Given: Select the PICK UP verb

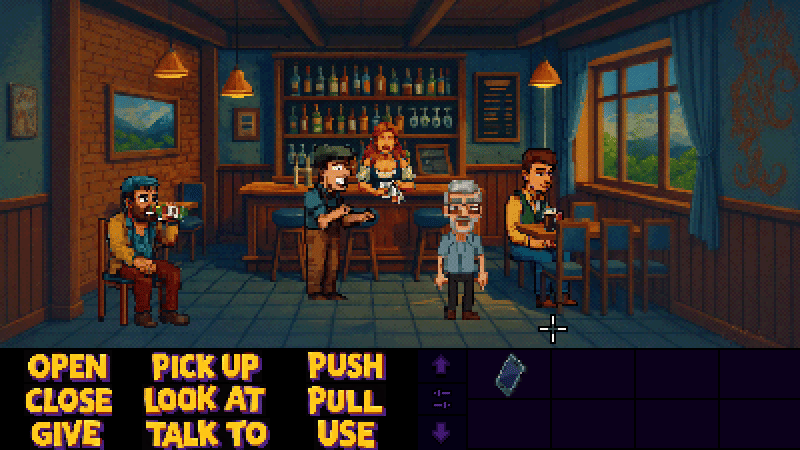Looking at the screenshot, I should coord(206,366).
